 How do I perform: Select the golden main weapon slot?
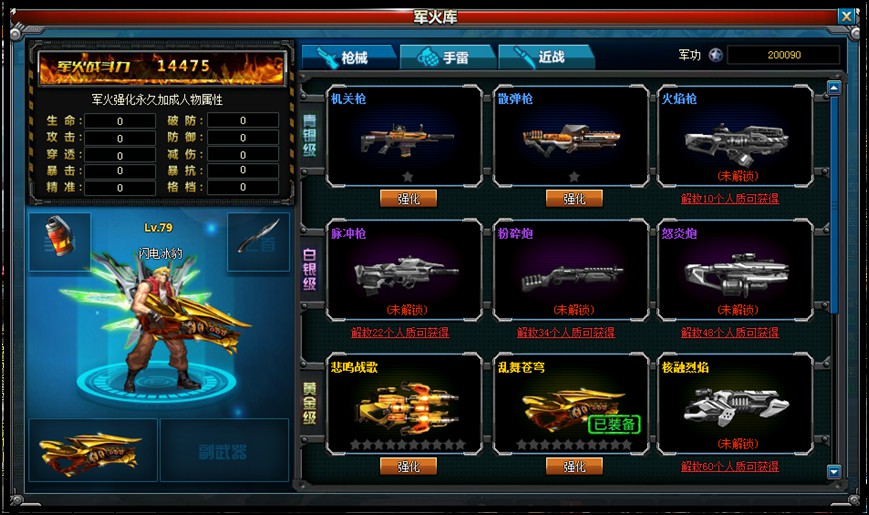pyautogui.click(x=93, y=451)
